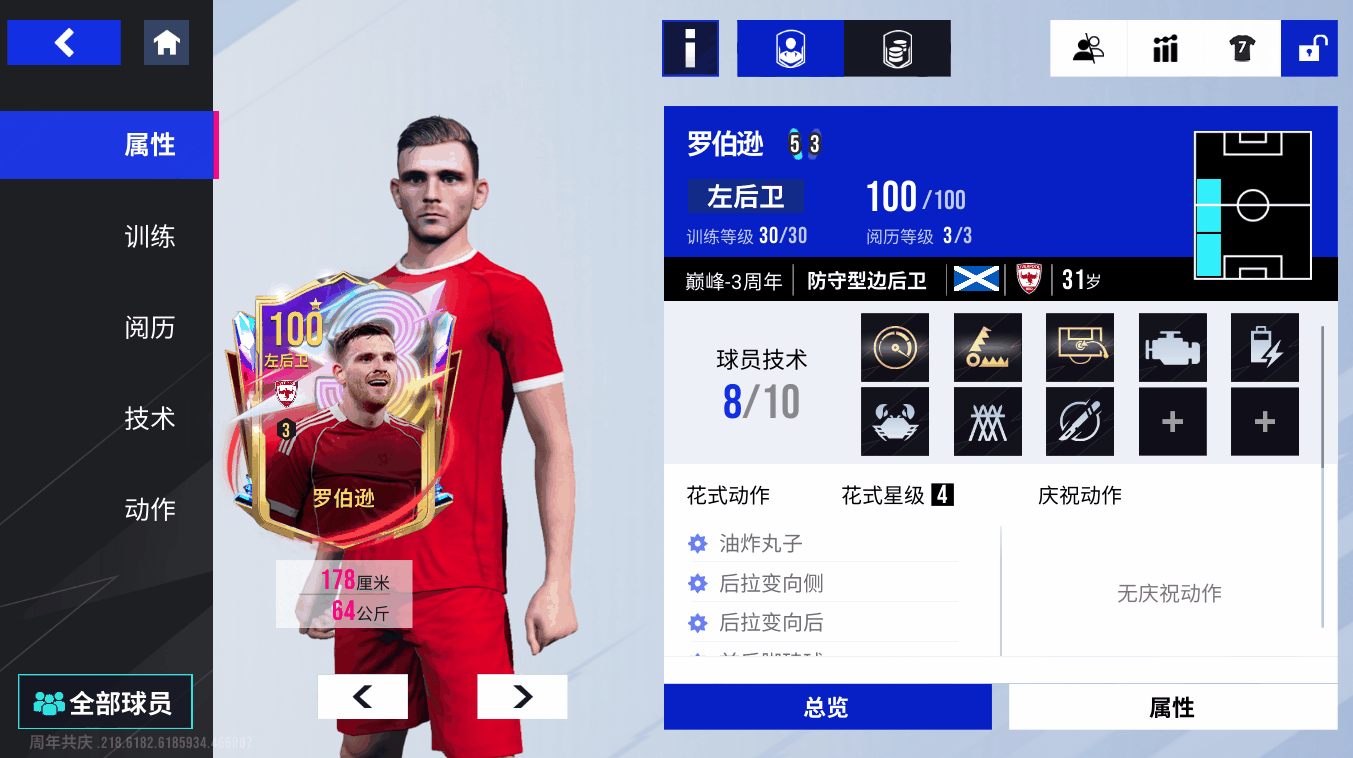1353x758 pixels.
Task: Switch to the bottom 属性 attributes tab
Action: coord(1172,708)
